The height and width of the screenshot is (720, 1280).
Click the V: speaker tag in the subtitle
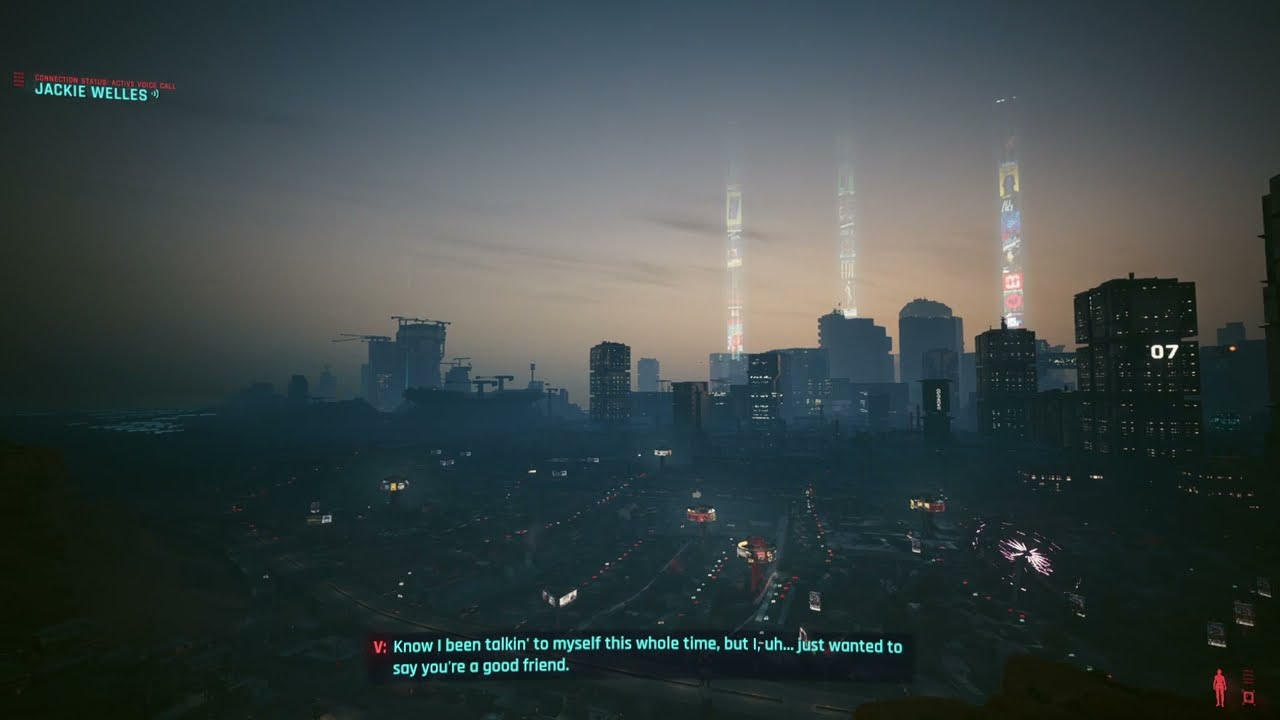point(379,647)
